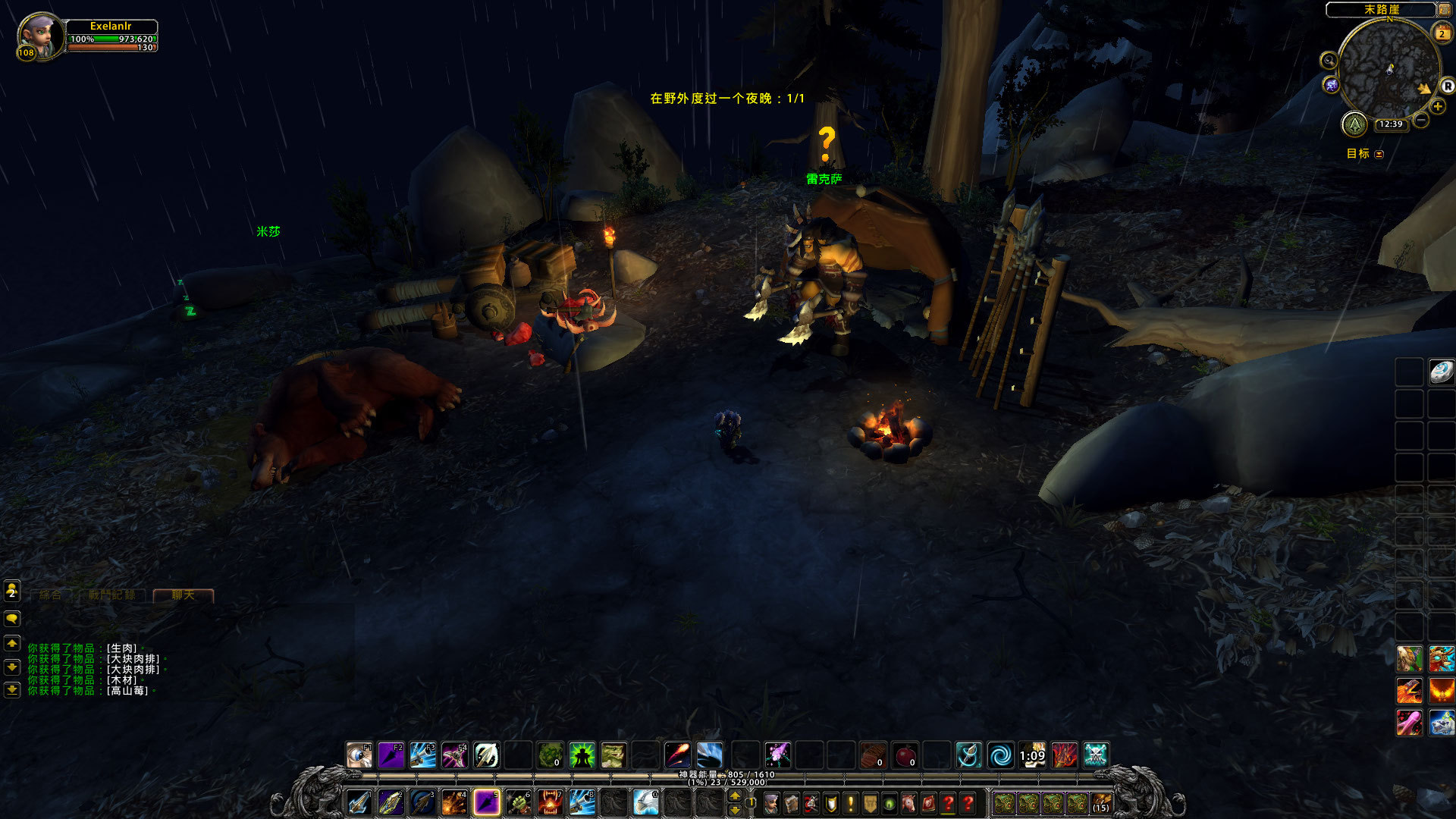Open the tracking magnifier beside the minimap
The height and width of the screenshot is (819, 1456).
tap(1329, 60)
